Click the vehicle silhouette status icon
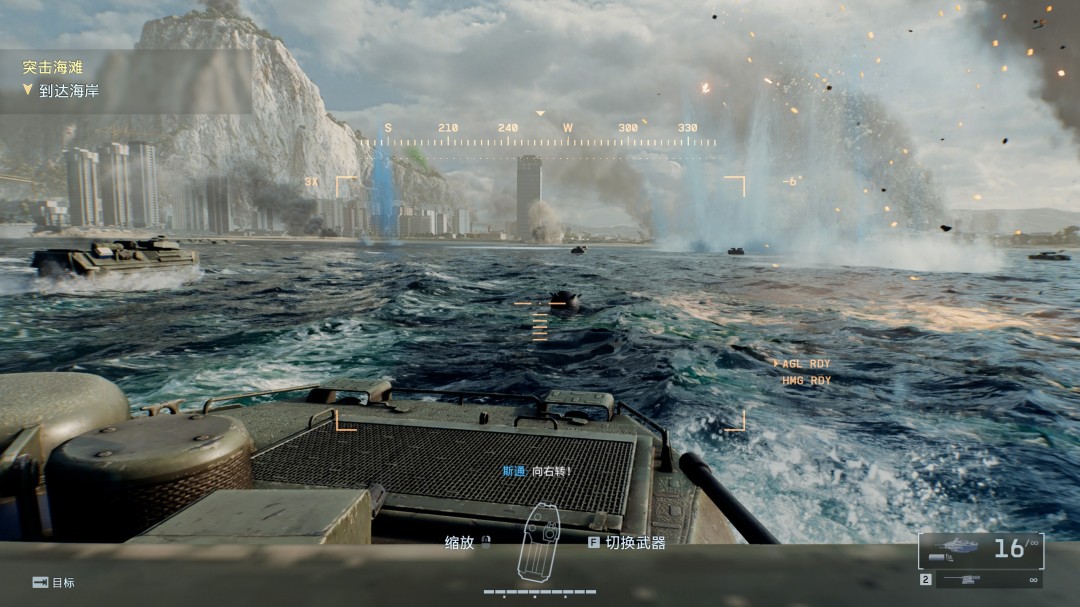This screenshot has width=1080, height=607. click(538, 543)
